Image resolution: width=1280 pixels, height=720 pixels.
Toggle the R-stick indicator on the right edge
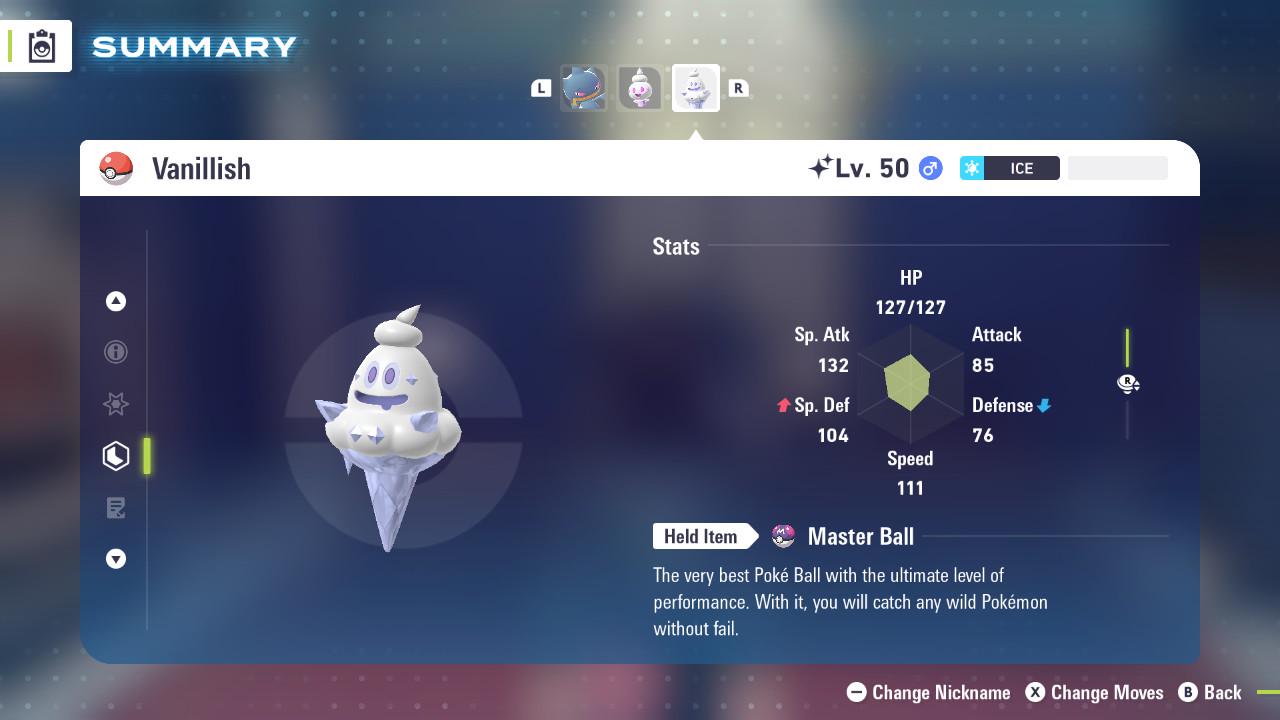(x=1128, y=383)
